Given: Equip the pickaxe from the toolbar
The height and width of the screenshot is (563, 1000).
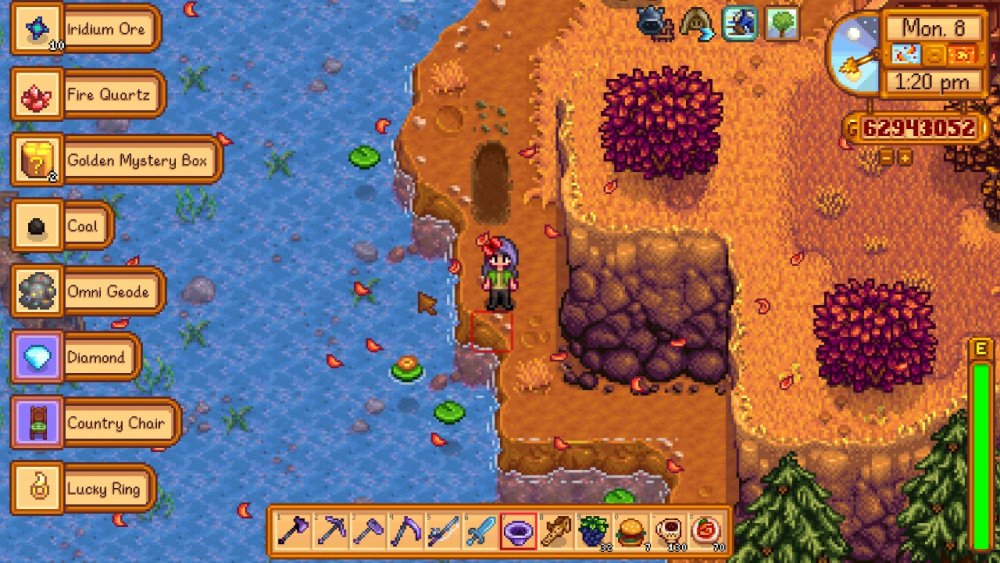Looking at the screenshot, I should pyautogui.click(x=330, y=531).
